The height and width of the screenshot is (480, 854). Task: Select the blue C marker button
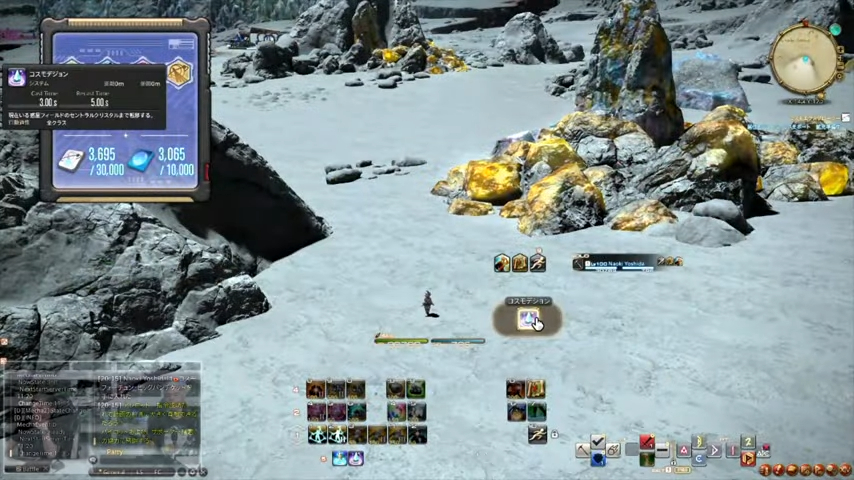click(699, 458)
